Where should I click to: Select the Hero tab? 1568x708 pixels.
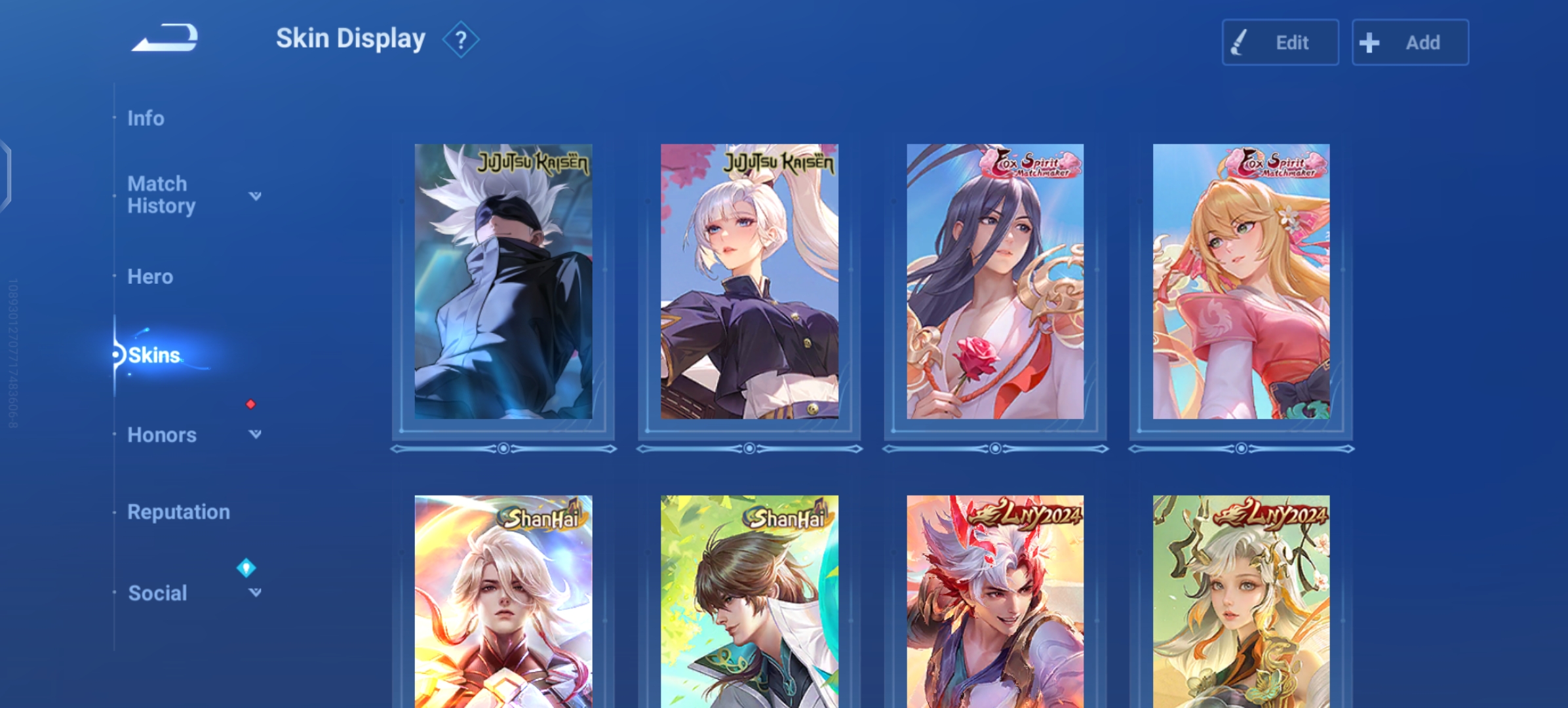click(150, 277)
